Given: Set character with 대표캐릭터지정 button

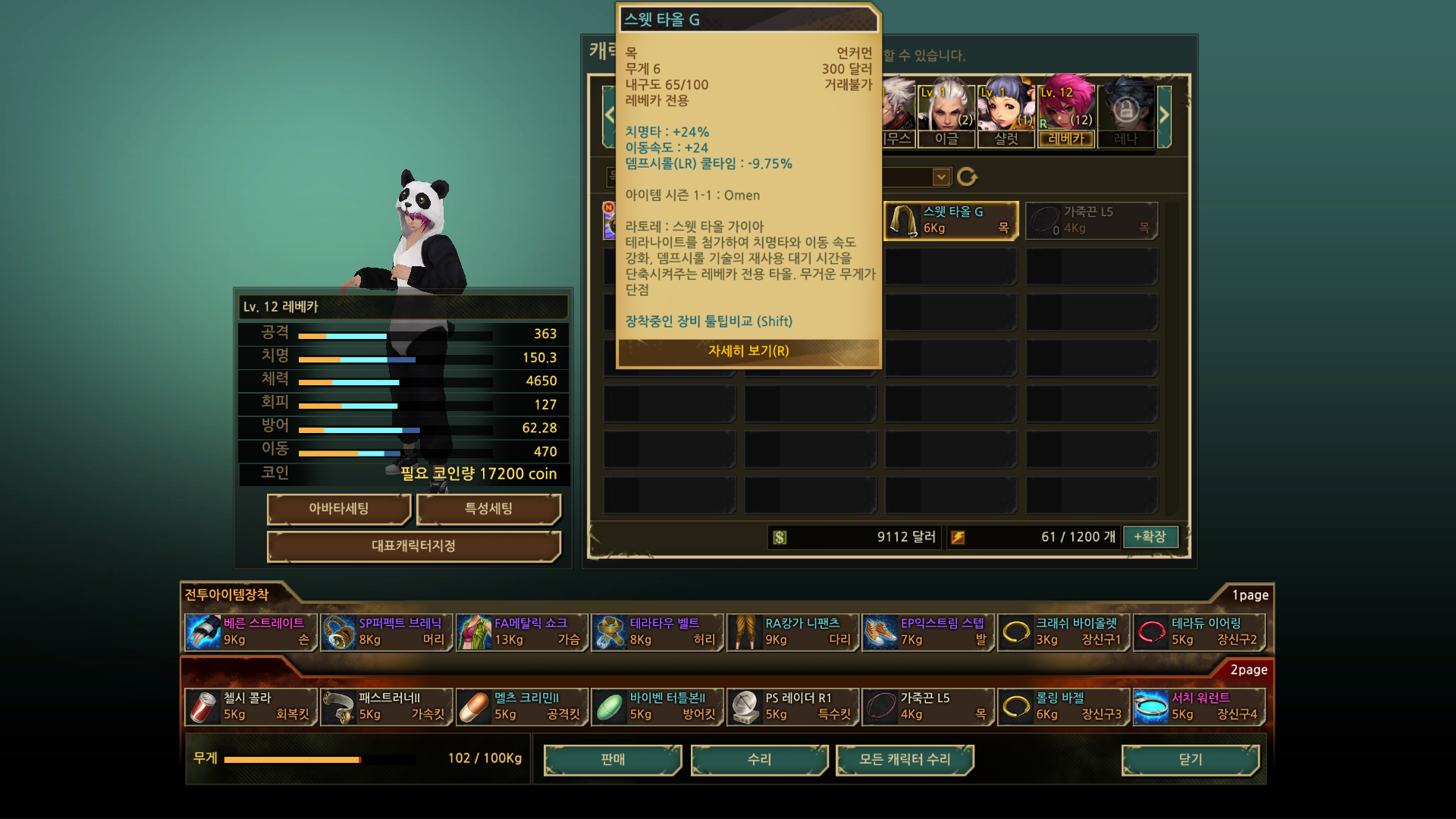Looking at the screenshot, I should tap(413, 546).
